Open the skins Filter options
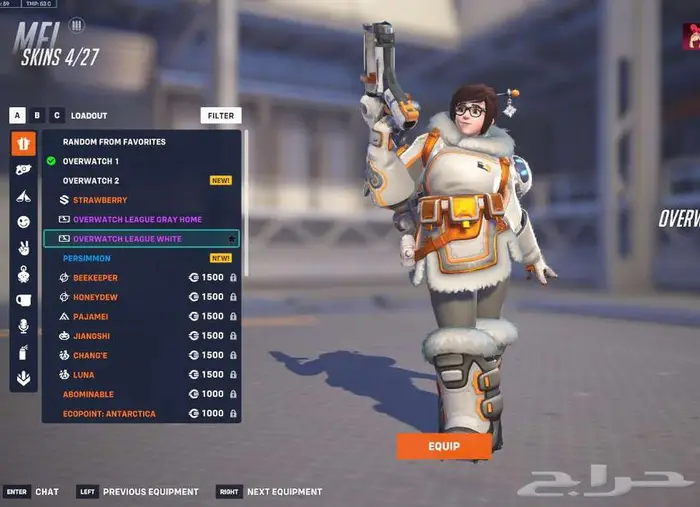The image size is (700, 507). point(220,116)
